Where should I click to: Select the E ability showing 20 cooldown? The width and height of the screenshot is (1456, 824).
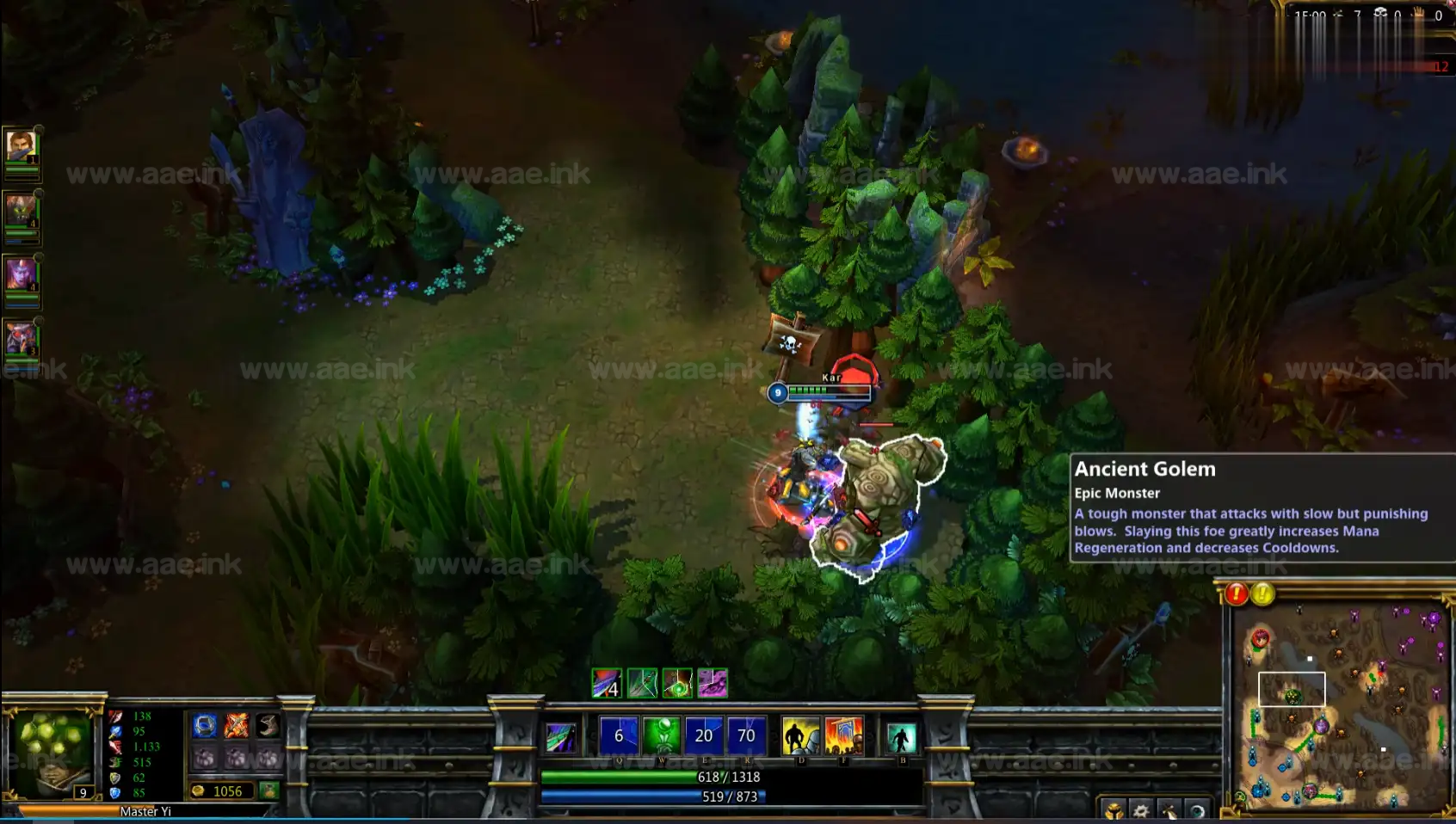coord(704,735)
